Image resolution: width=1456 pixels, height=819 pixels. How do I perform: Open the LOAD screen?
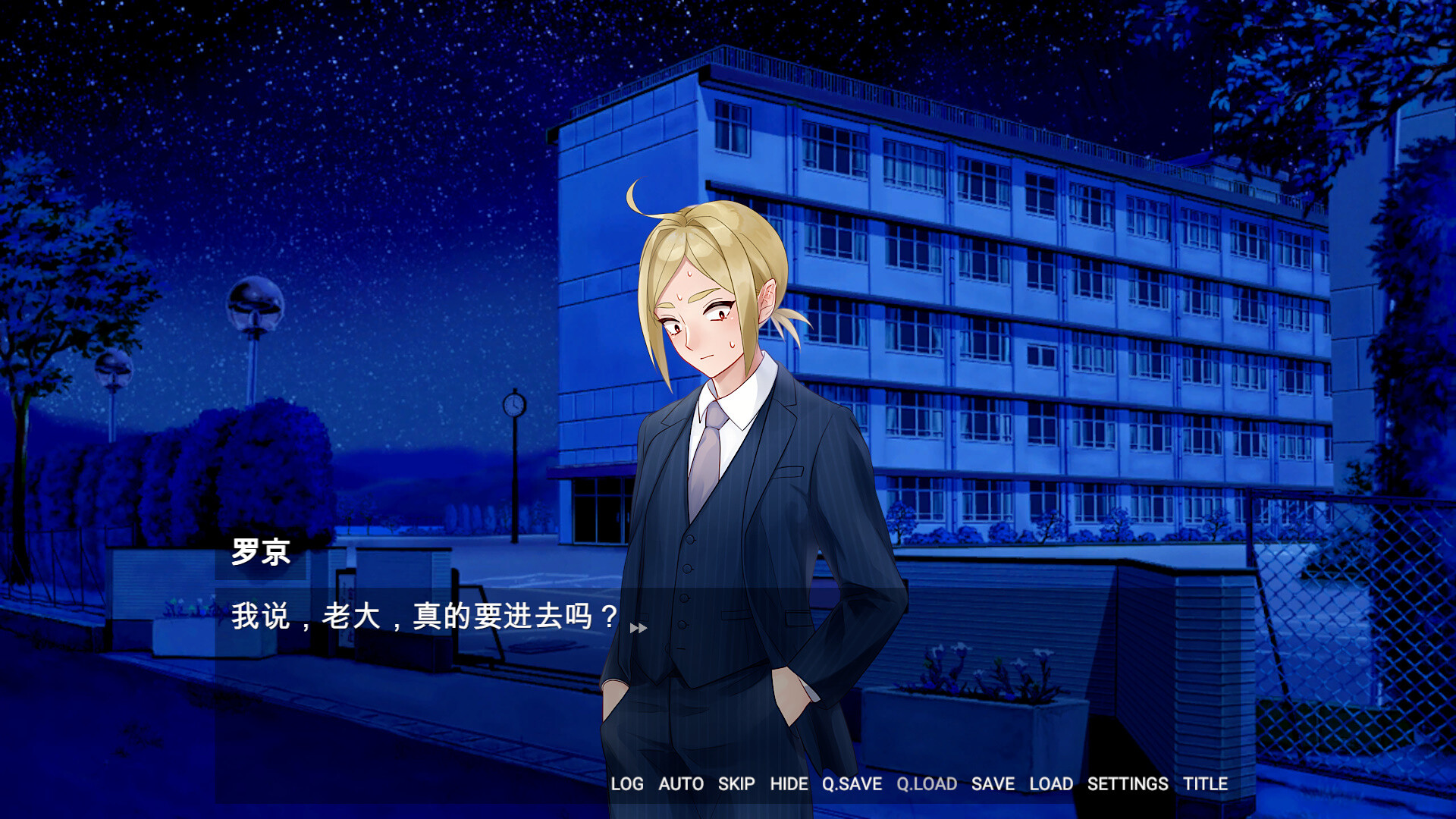[x=1052, y=784]
